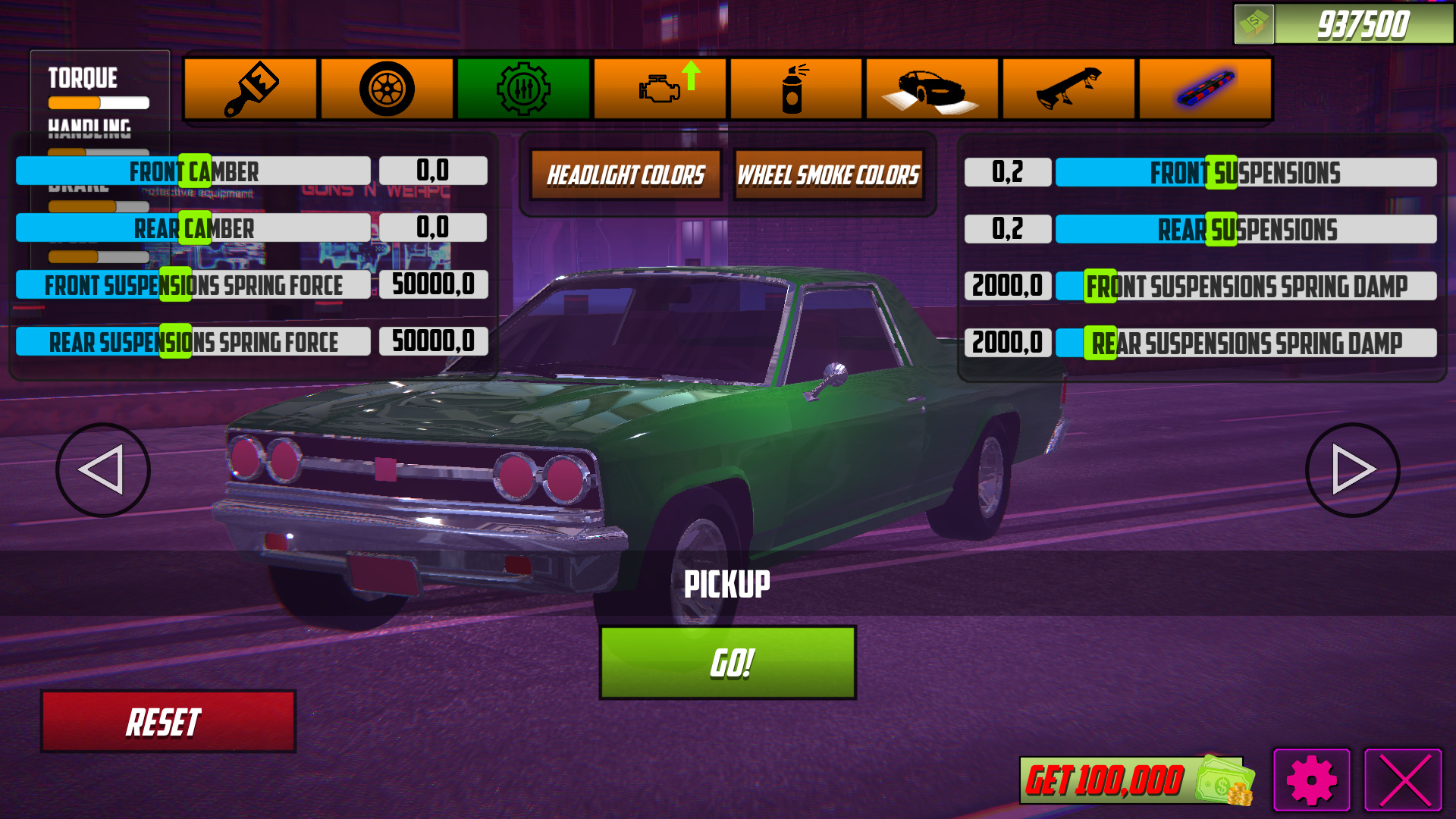
Task: Open the Wheel Smoke Colors menu
Action: point(830,175)
